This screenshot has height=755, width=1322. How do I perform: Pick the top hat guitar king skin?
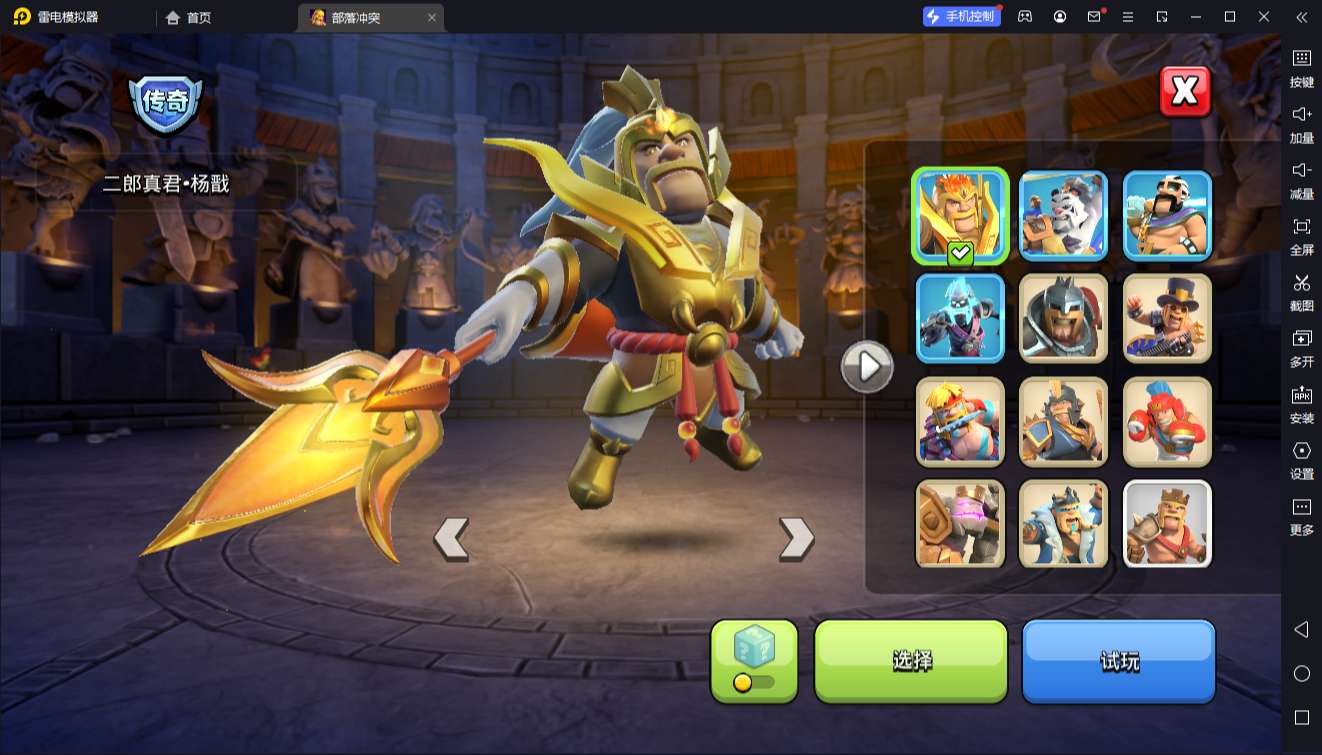(1167, 318)
